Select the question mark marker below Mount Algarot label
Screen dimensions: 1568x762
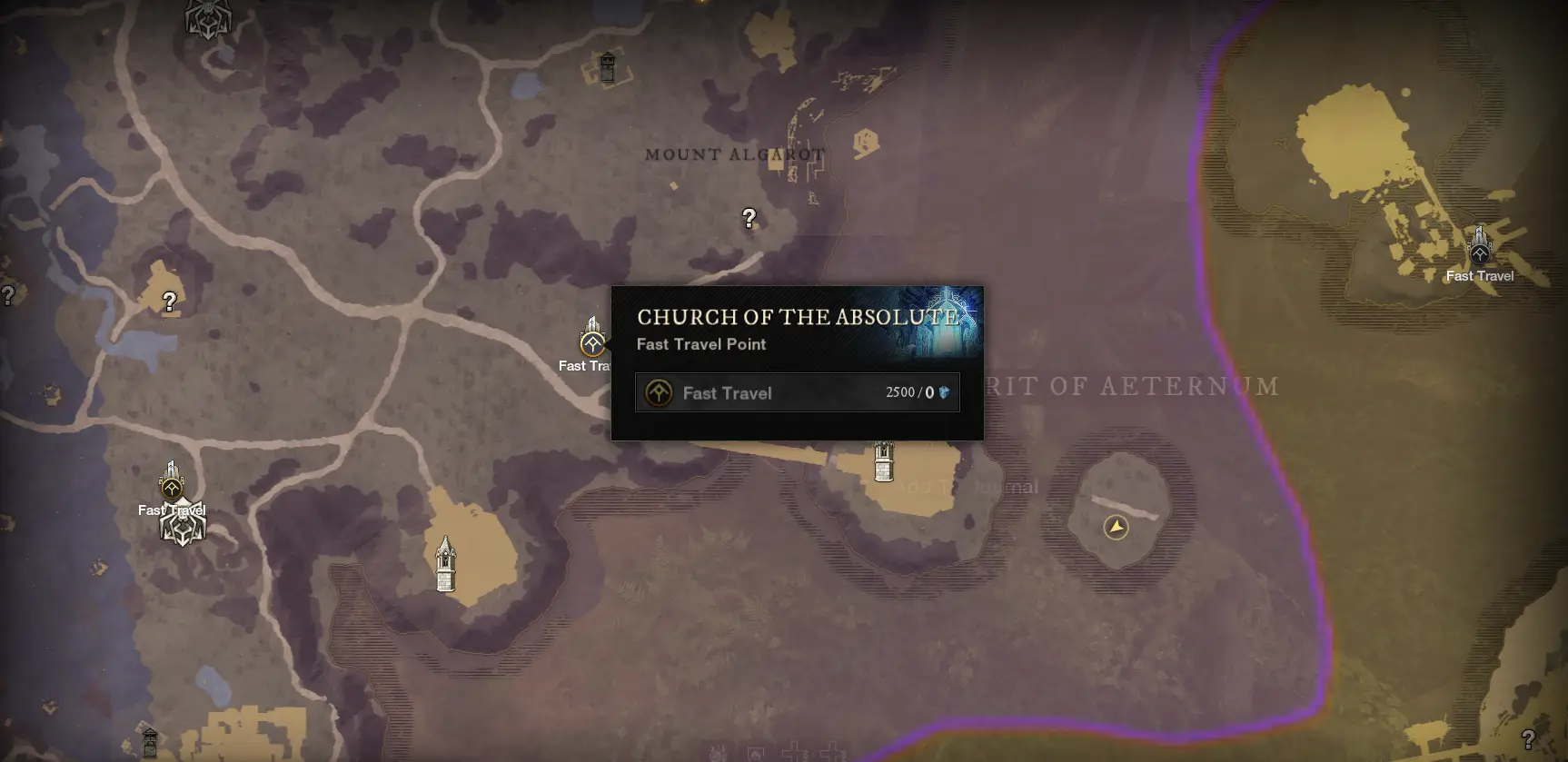(749, 218)
